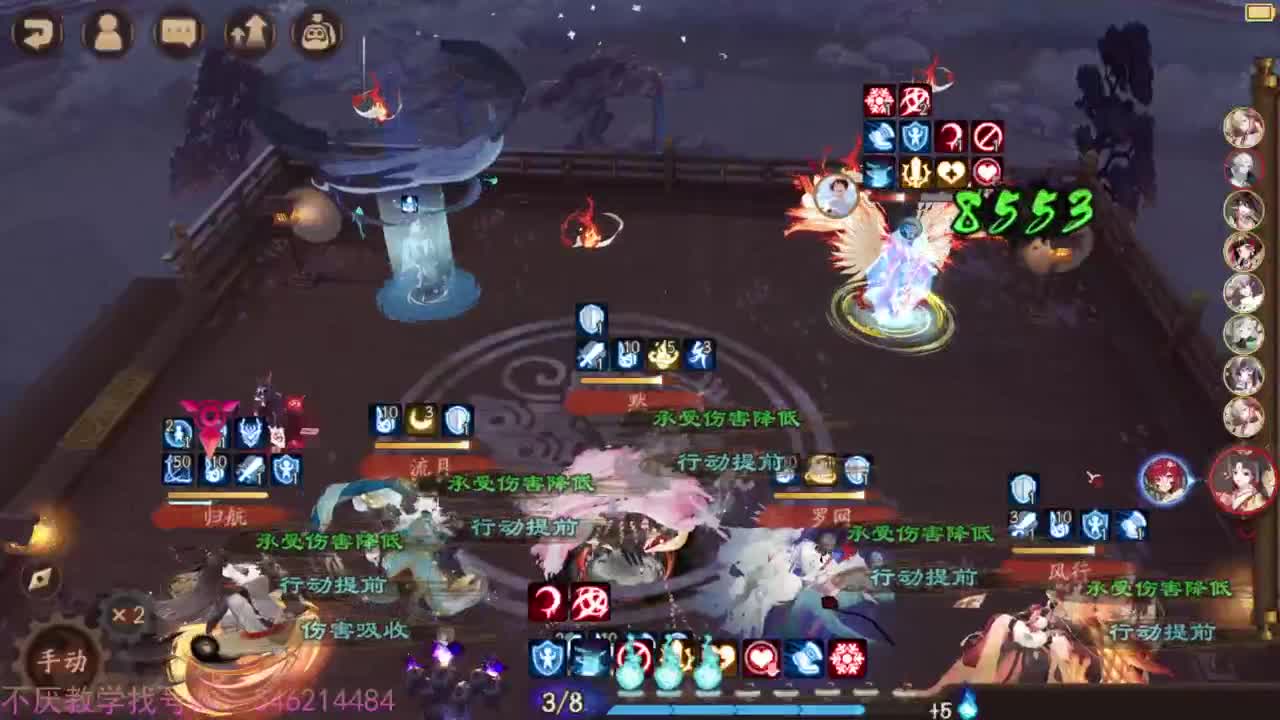This screenshot has height=720, width=1280.
Task: Toggle the diamond marker icon above the gear
Action: (x=40, y=578)
